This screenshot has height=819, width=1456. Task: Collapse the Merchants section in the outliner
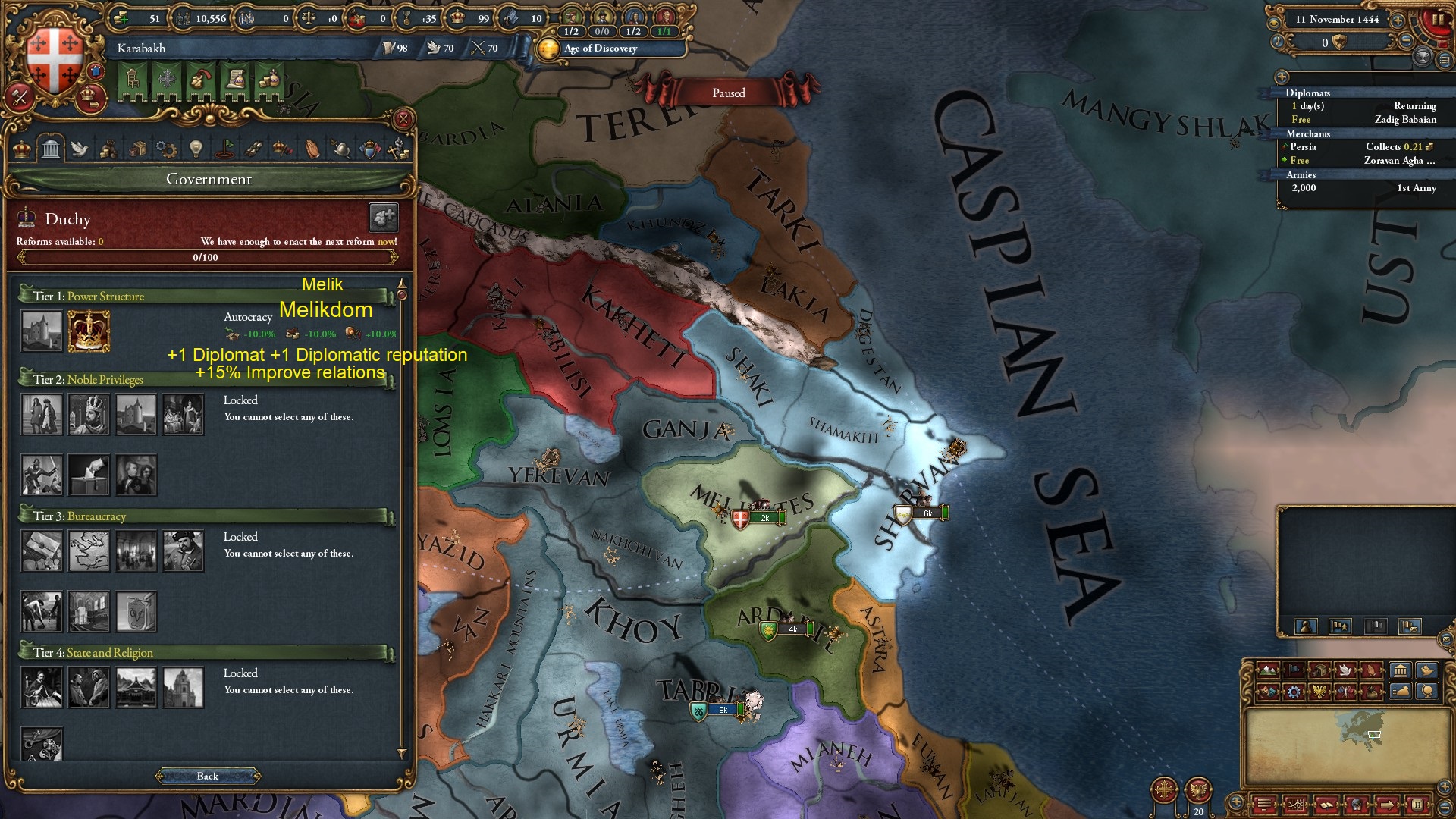[1308, 134]
